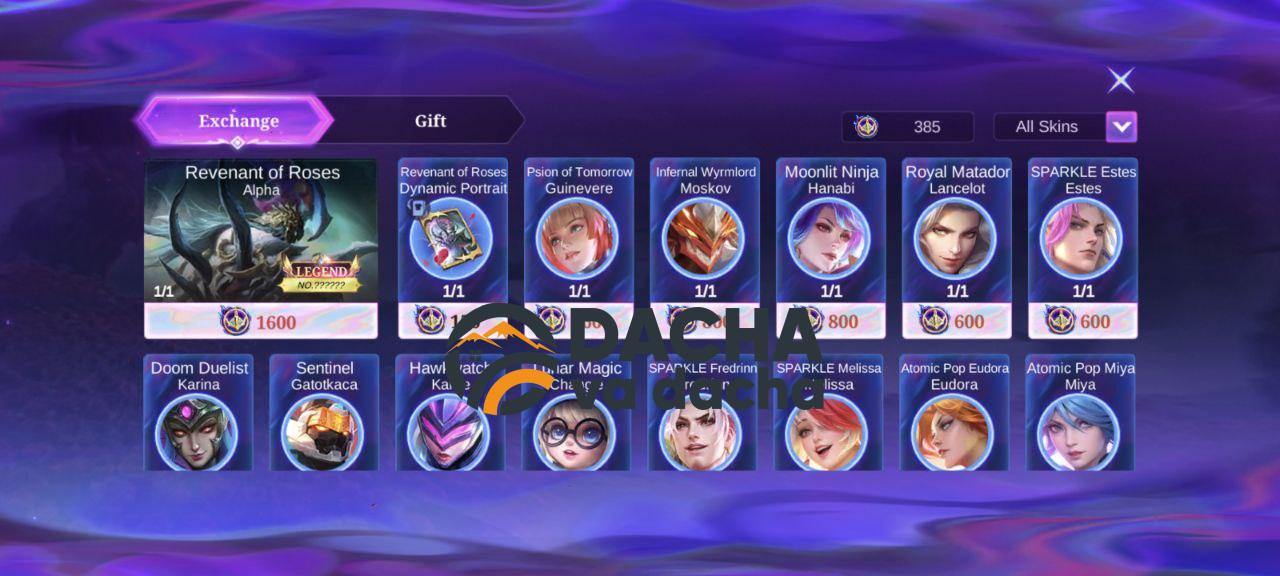Image resolution: width=1280 pixels, height=576 pixels.
Task: Select Moonlit Ninja Hanabi skin card
Action: (x=831, y=235)
